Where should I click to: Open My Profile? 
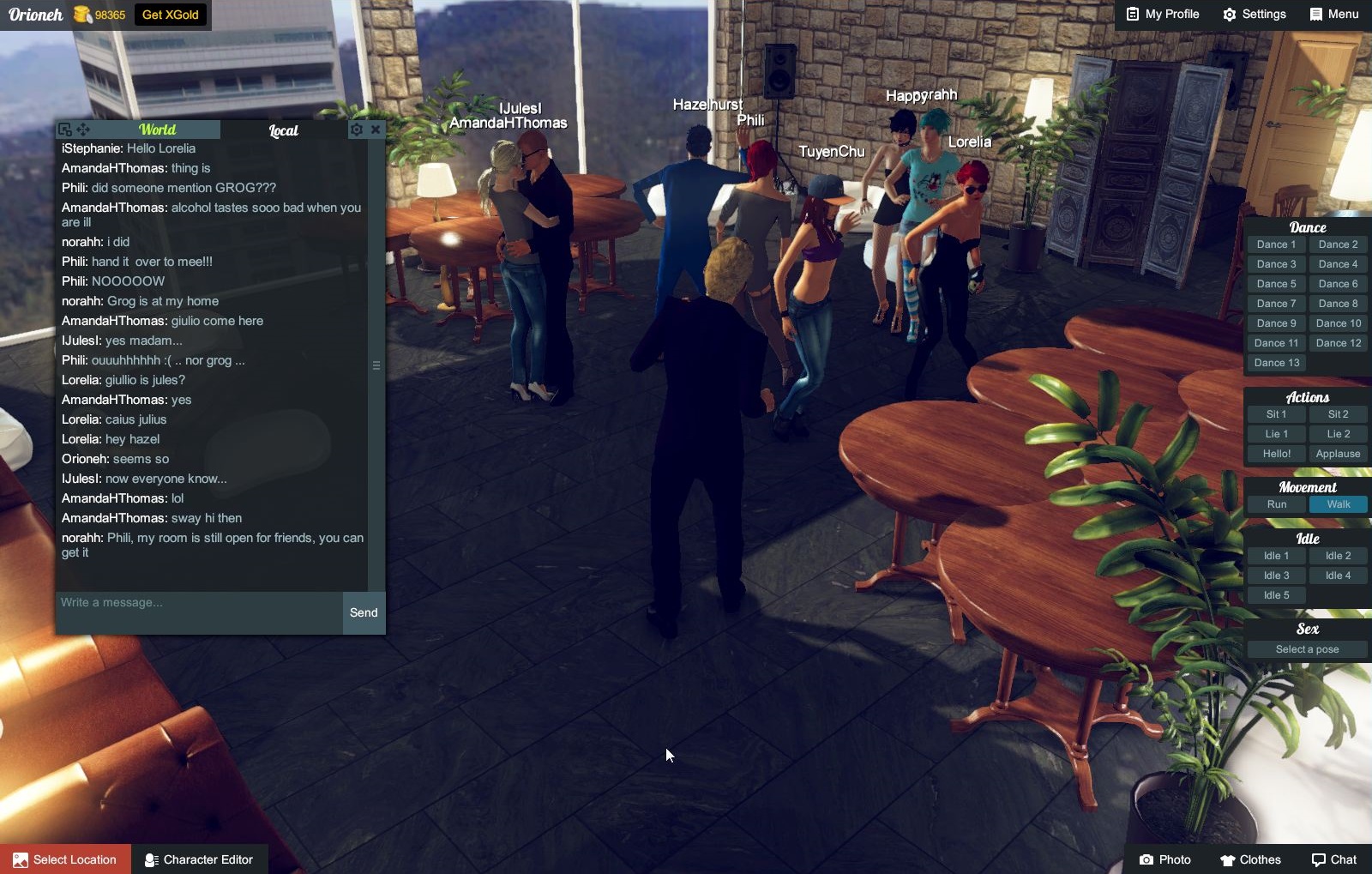point(1163,15)
